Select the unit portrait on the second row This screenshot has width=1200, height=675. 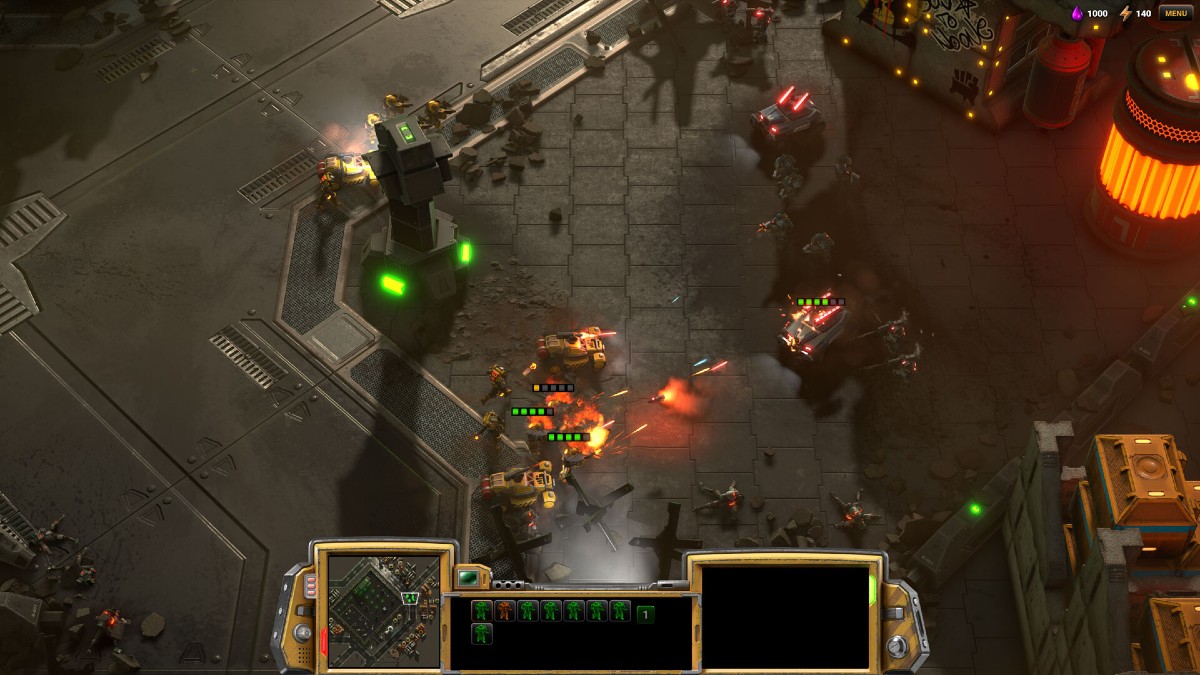482,634
